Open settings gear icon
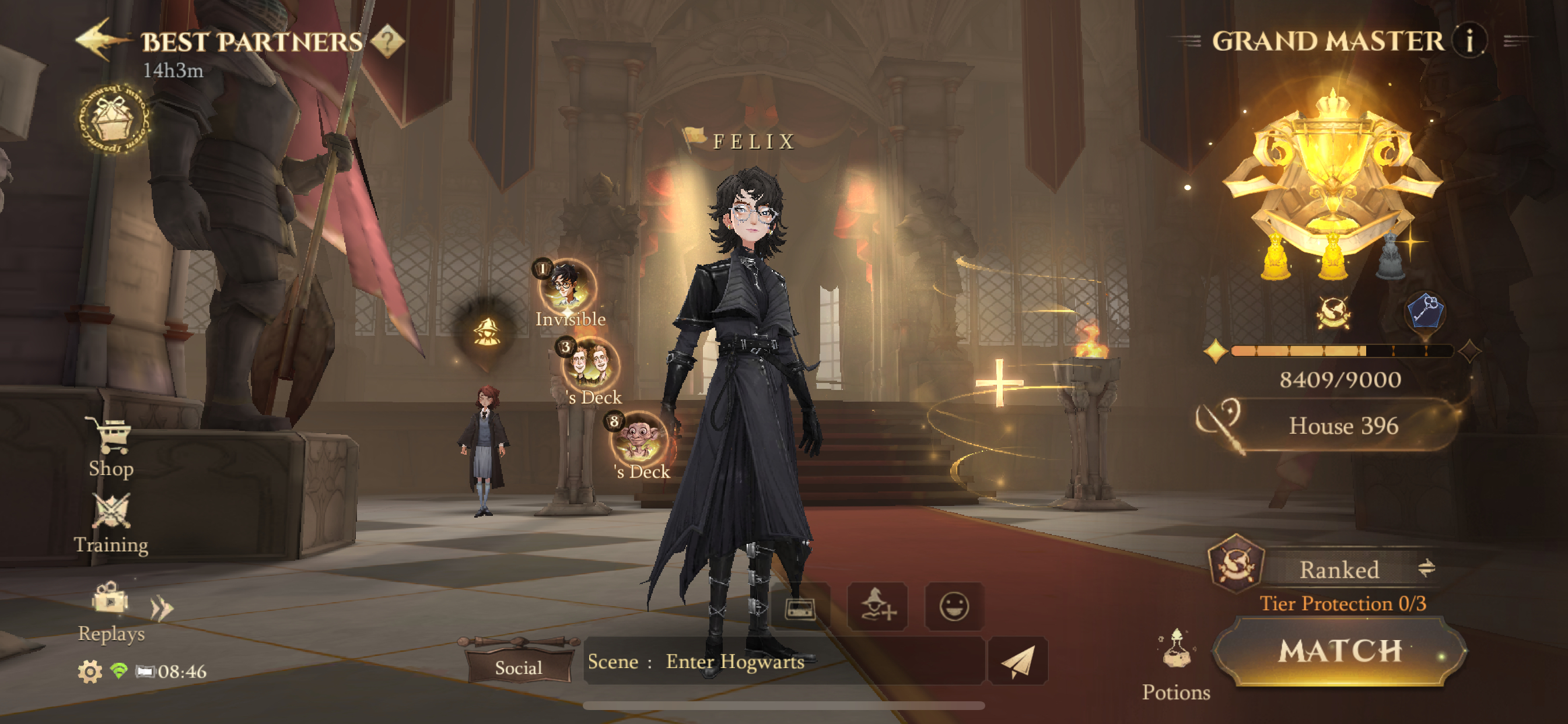The height and width of the screenshot is (724, 1568). tap(89, 672)
